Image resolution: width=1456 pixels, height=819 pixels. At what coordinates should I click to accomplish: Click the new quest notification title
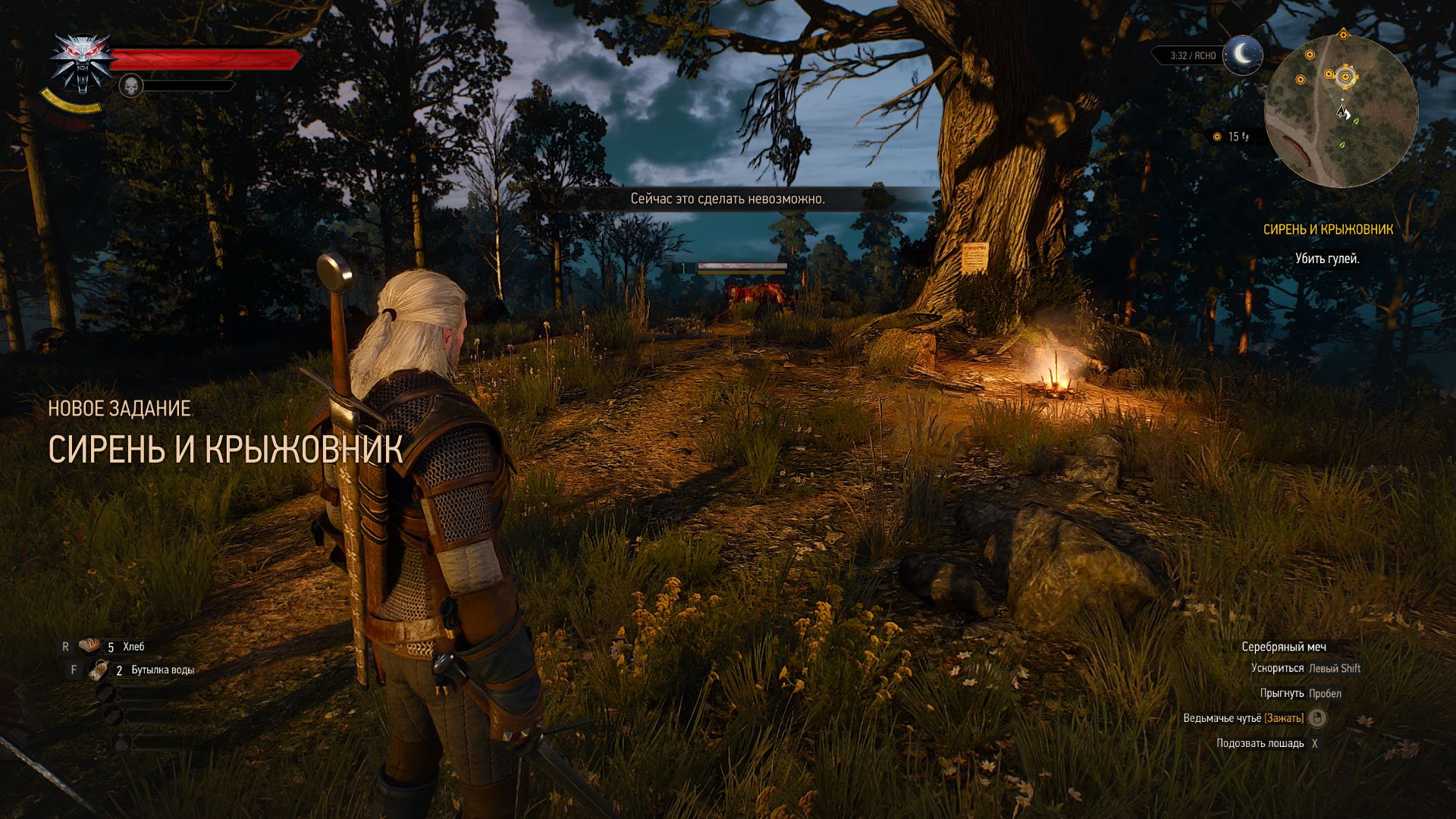[x=224, y=449]
